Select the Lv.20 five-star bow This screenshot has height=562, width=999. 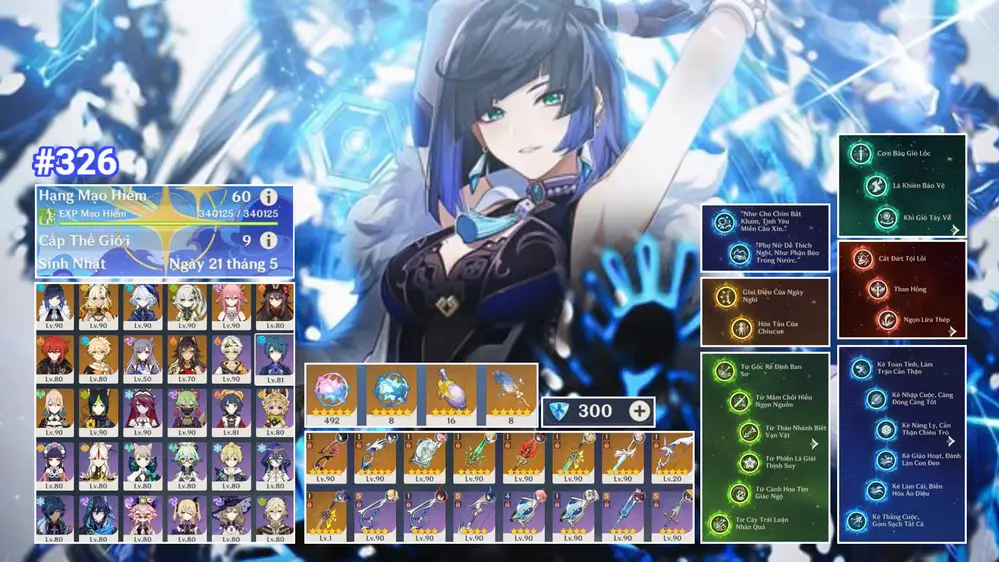point(671,459)
